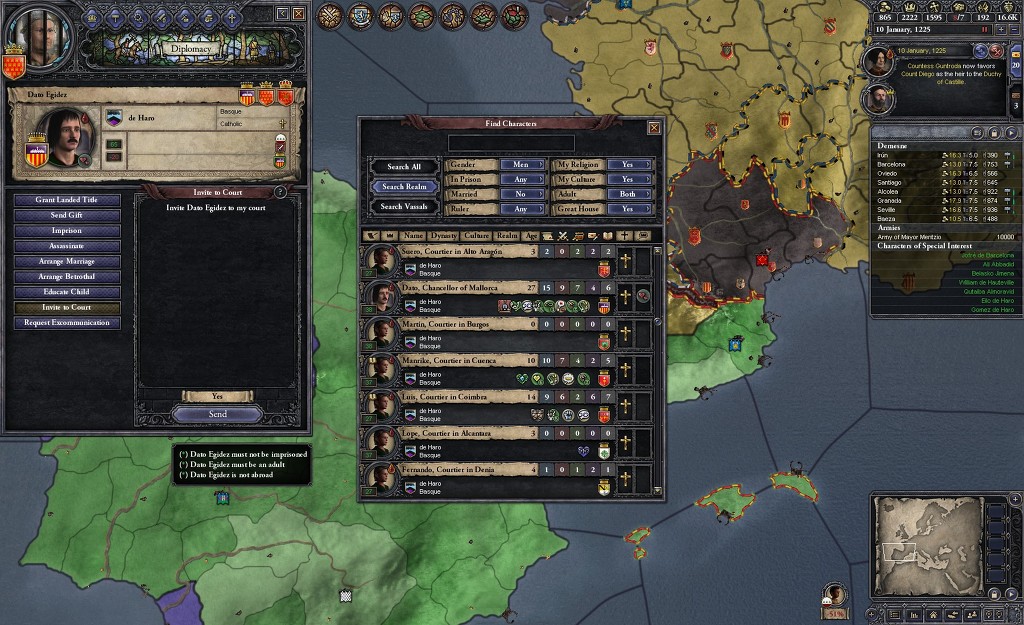Choose the Send Gift option

click(67, 215)
